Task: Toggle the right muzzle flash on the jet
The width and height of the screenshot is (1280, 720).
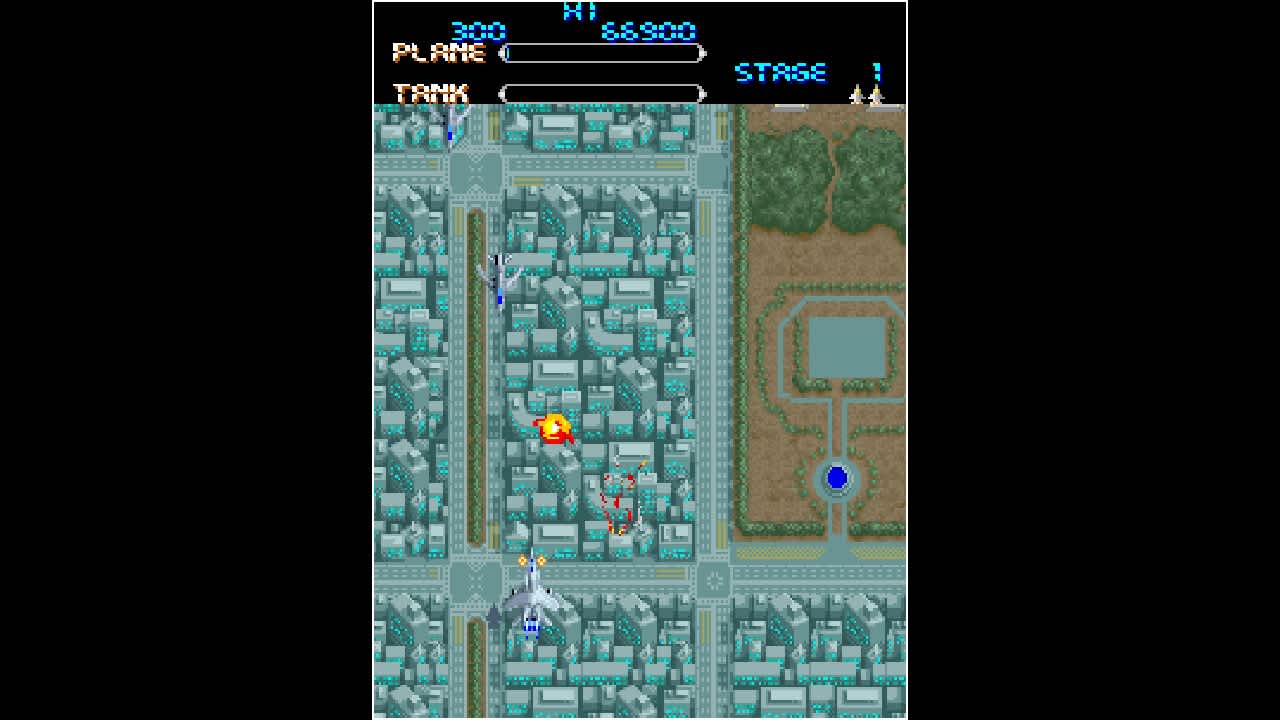Action: 543,560
